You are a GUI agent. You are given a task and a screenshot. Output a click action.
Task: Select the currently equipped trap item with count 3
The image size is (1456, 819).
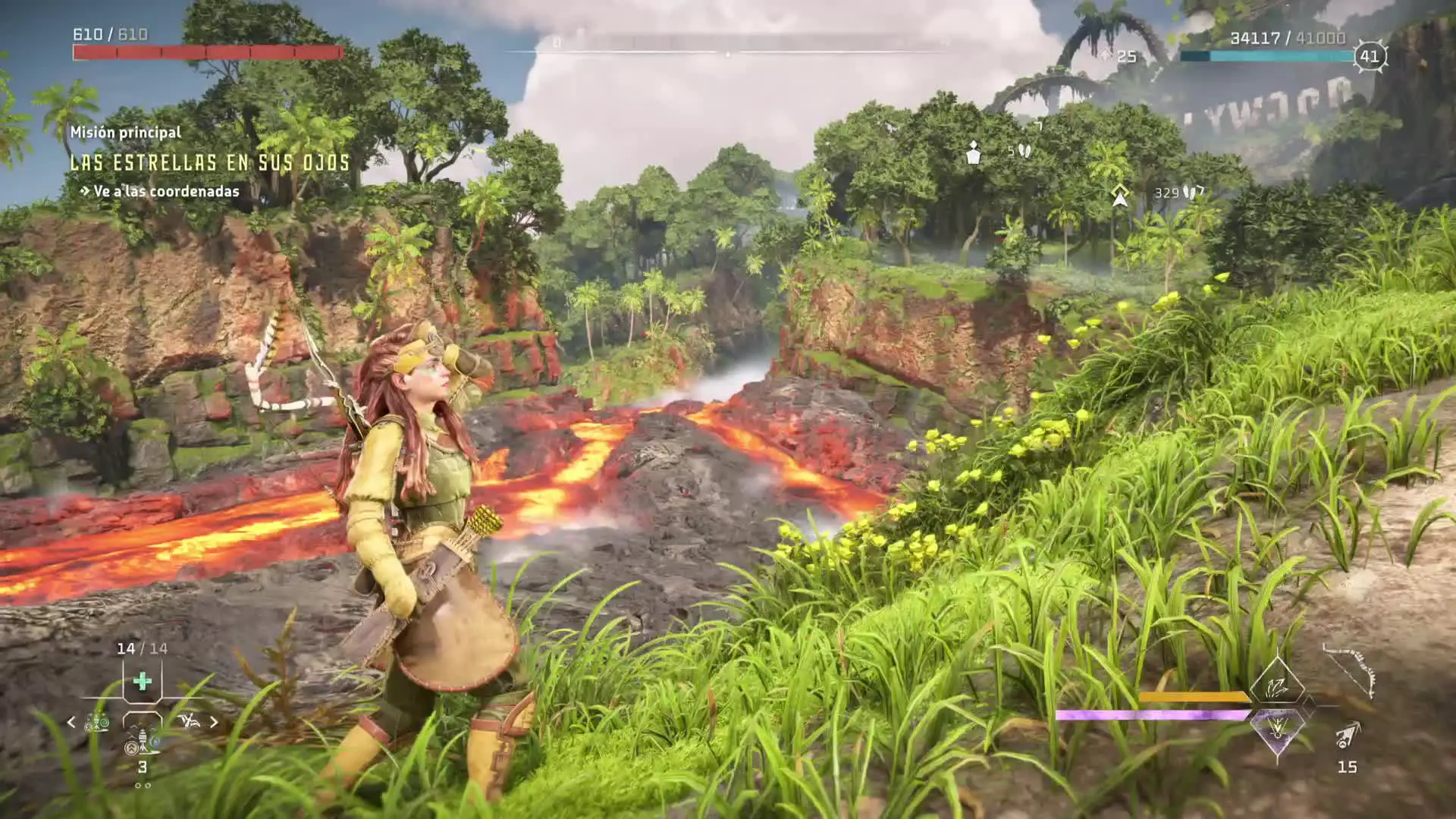click(x=142, y=739)
